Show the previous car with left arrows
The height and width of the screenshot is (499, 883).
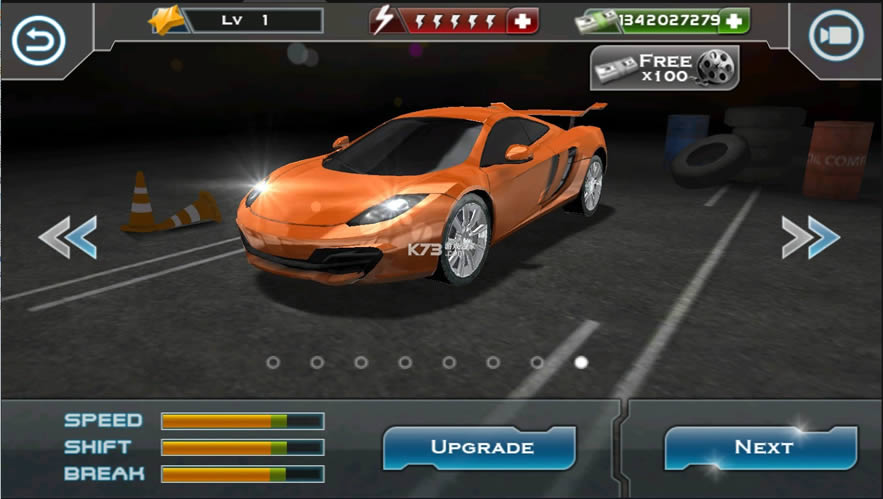68,237
